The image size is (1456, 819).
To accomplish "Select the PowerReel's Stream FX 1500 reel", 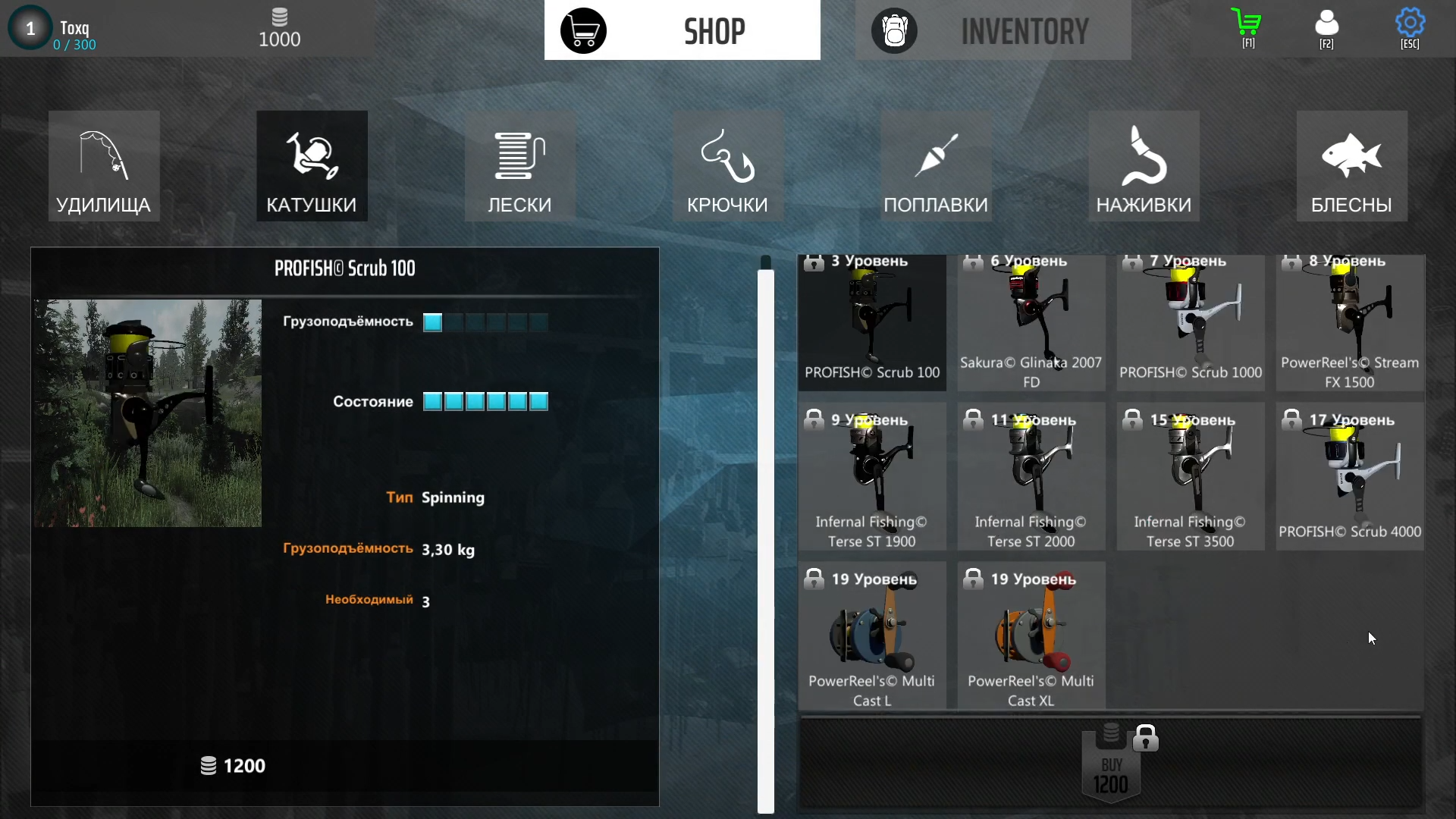I will pyautogui.click(x=1350, y=323).
